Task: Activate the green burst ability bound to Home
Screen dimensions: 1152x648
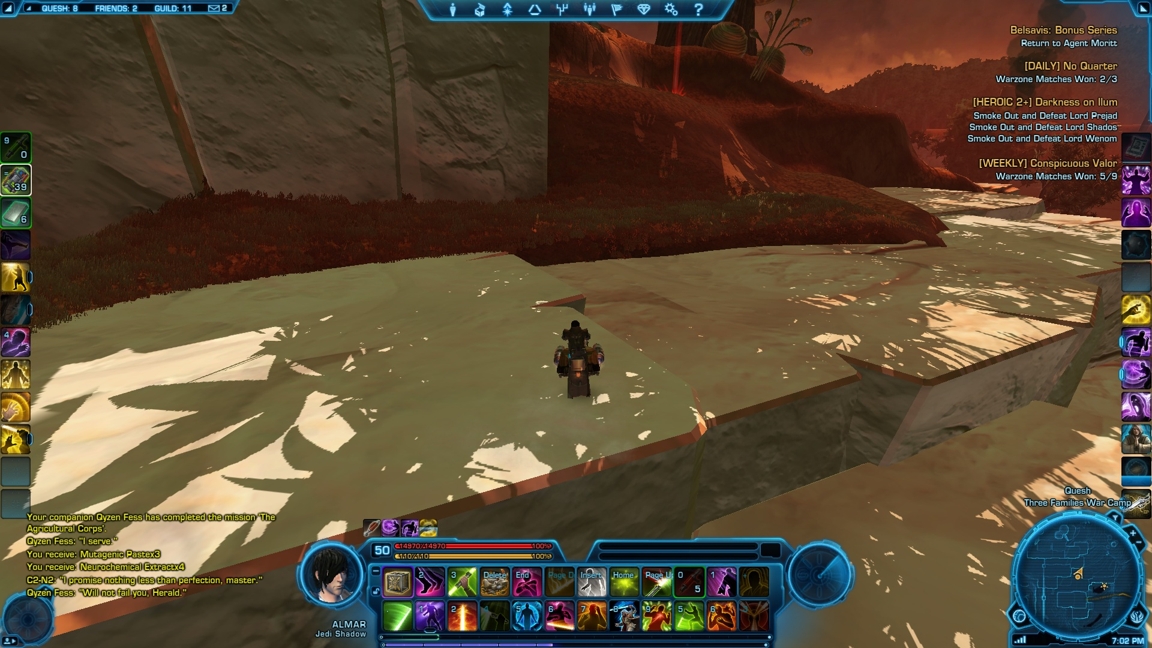Action: pyautogui.click(x=624, y=582)
